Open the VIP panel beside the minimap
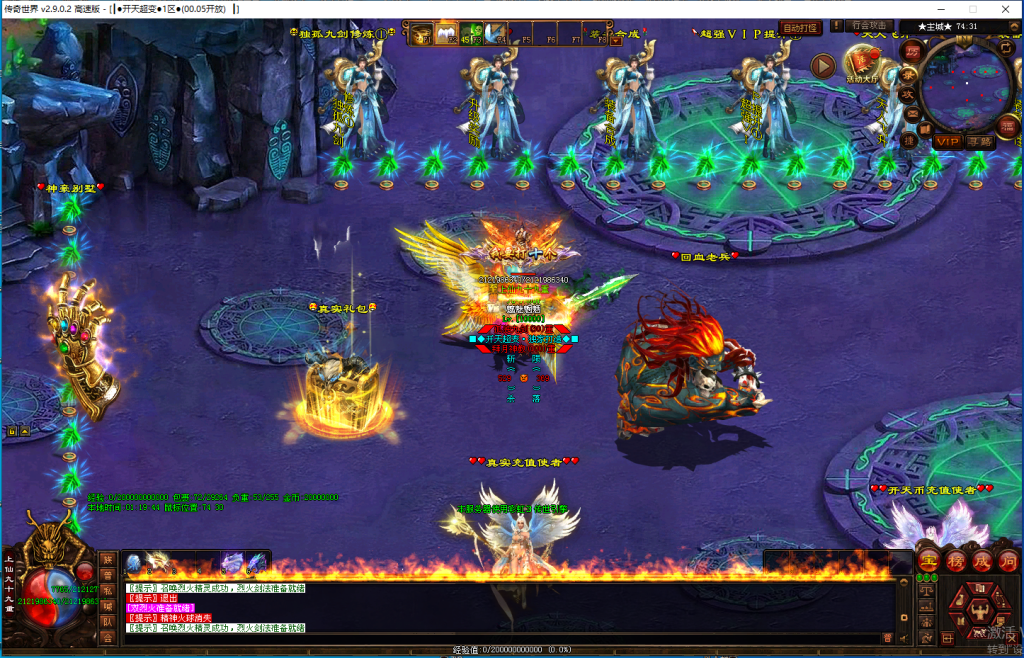The height and width of the screenshot is (658, 1024). (x=947, y=142)
